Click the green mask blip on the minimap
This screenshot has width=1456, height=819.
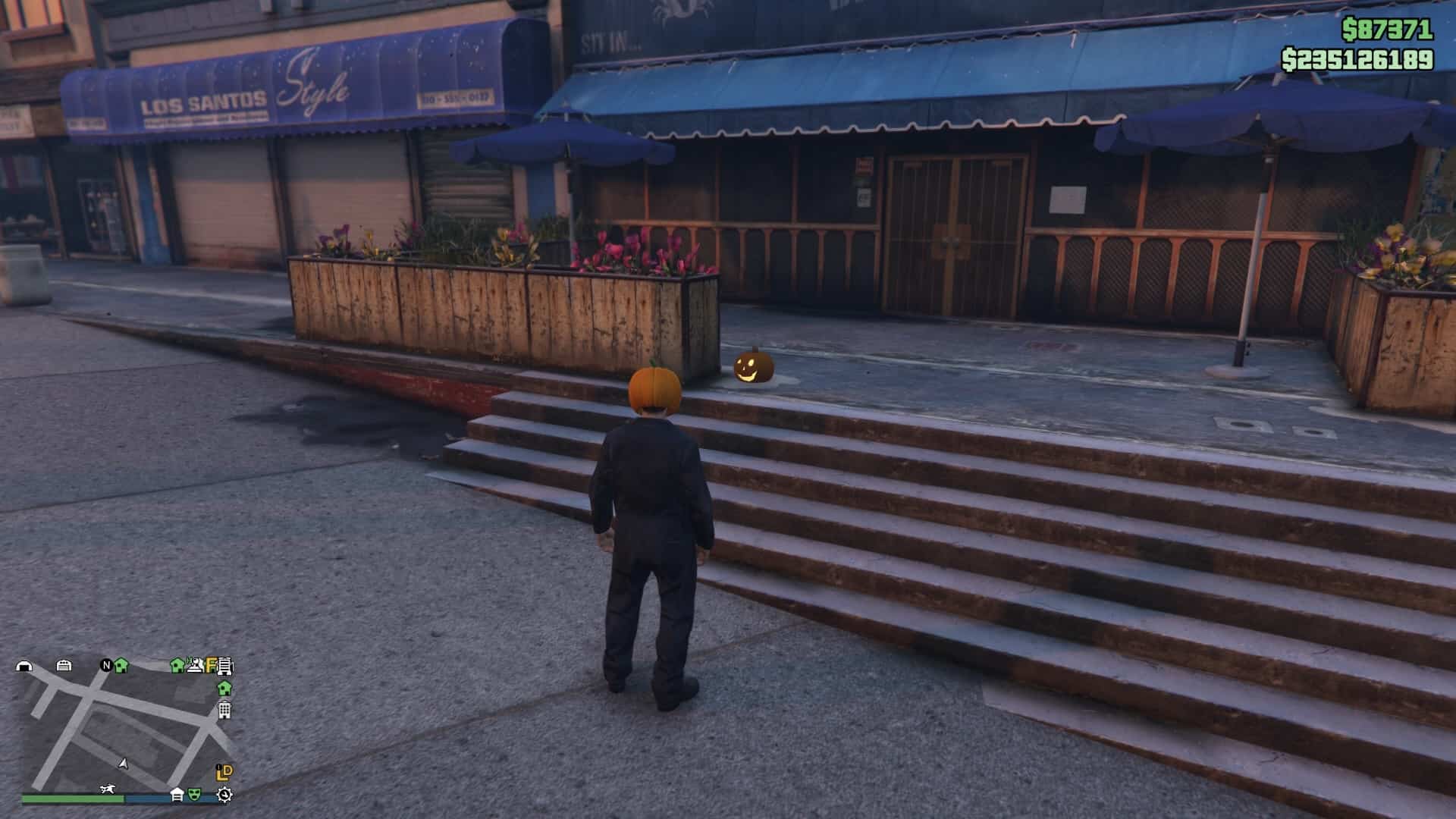click(195, 794)
